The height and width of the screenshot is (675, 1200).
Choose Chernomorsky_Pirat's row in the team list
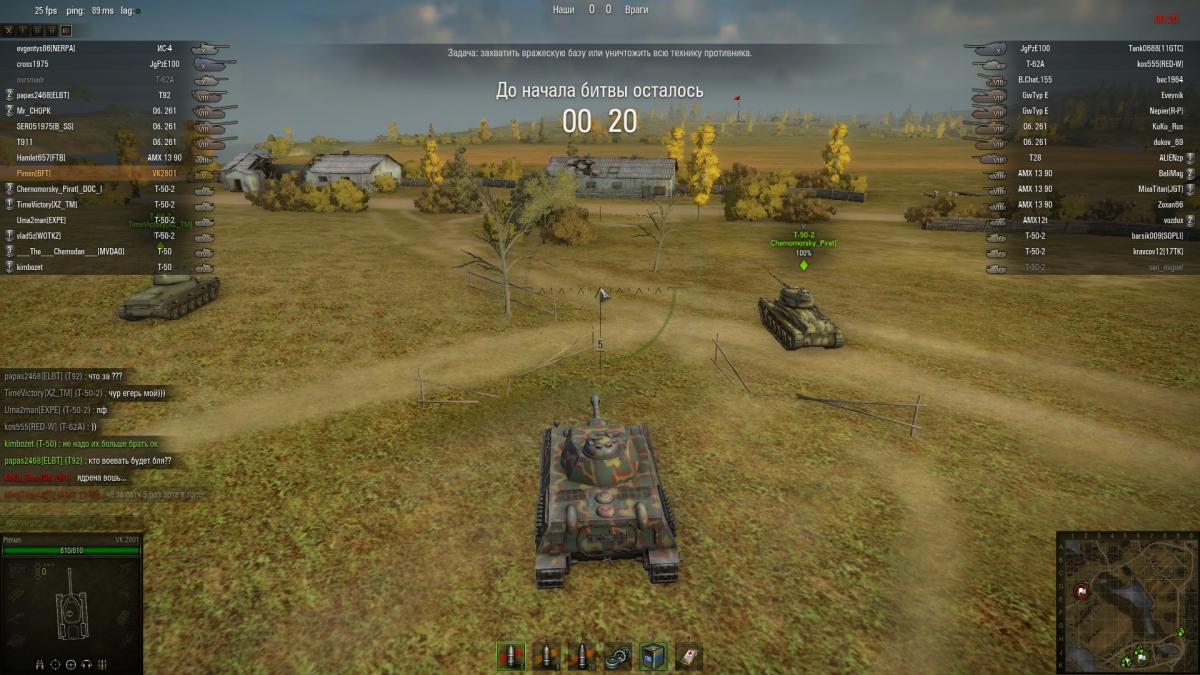(59, 189)
